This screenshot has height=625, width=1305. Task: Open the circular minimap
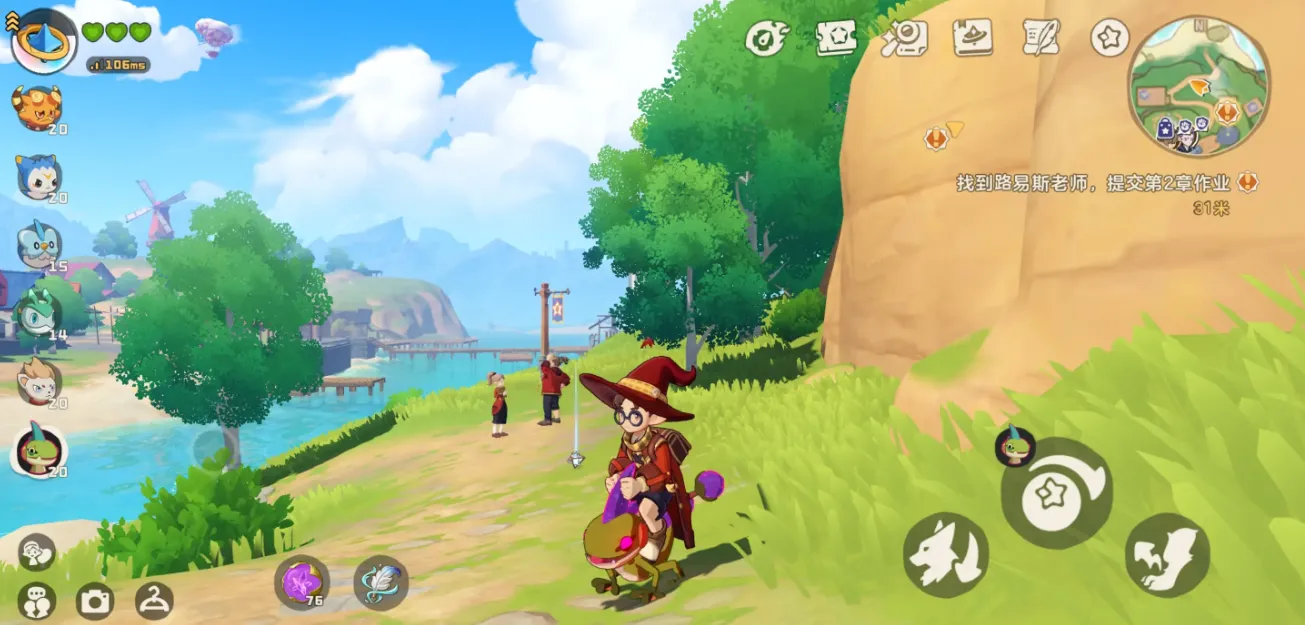tap(1198, 86)
